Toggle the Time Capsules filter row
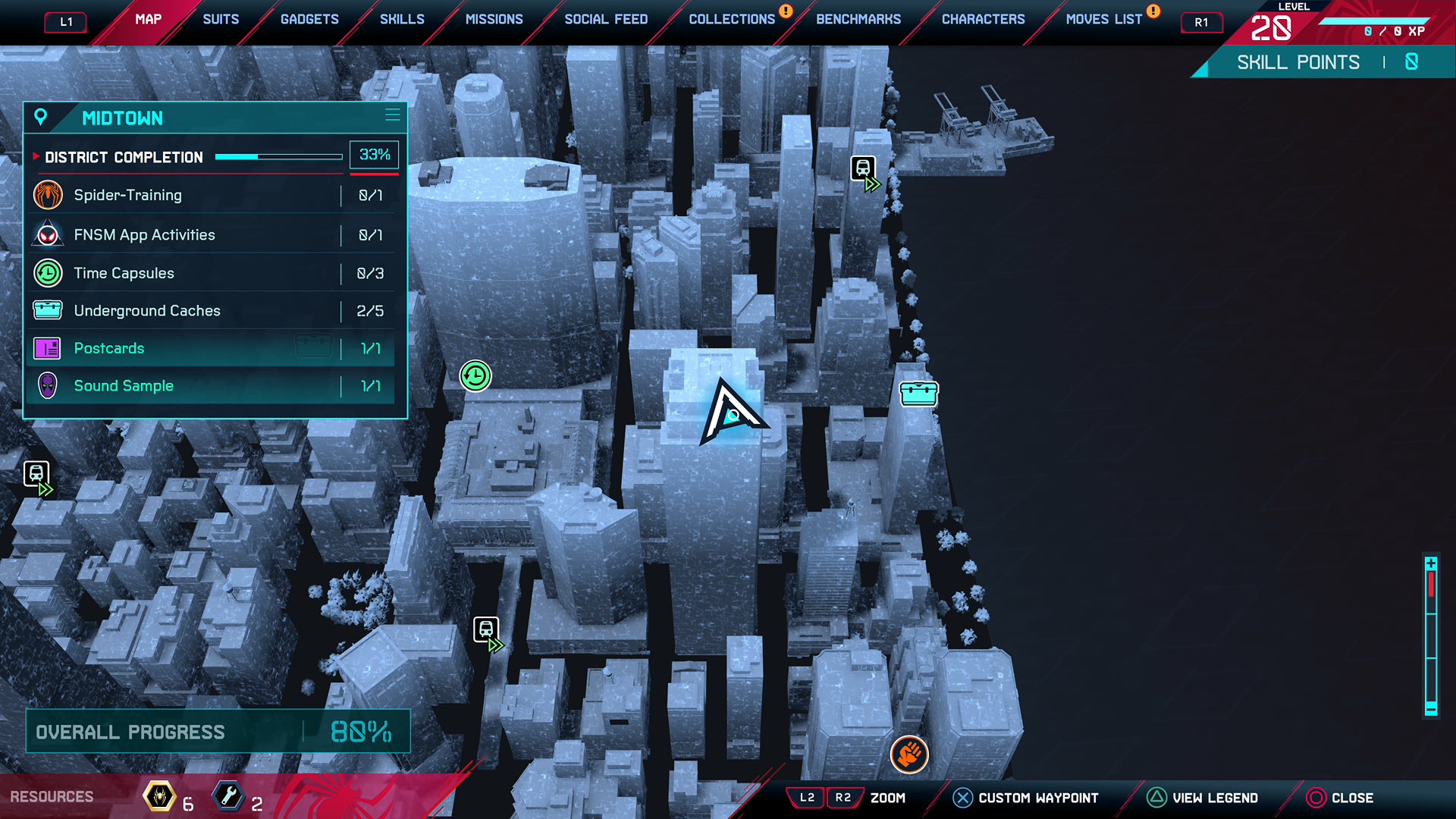Screen dimensions: 1456x819 212,273
